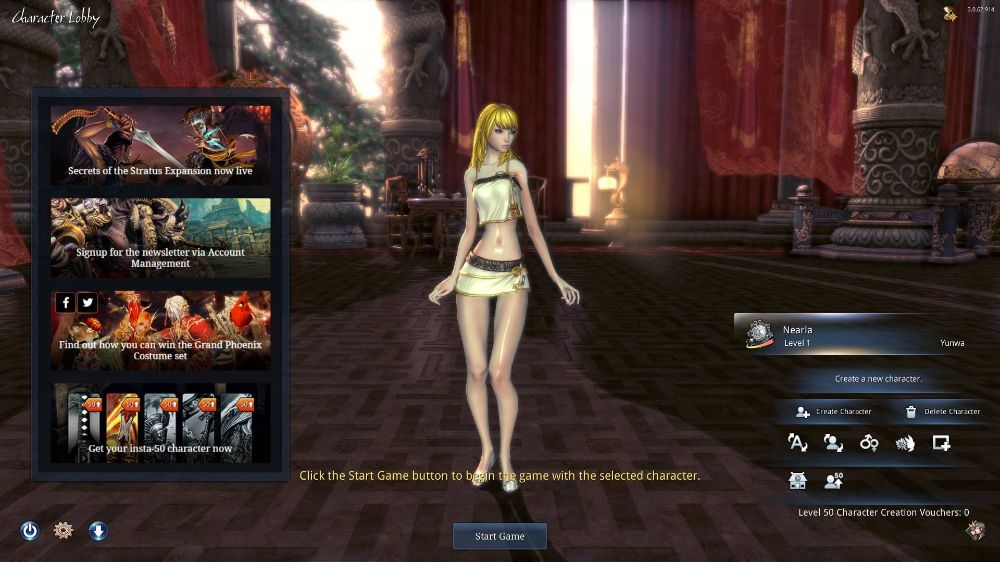Image resolution: width=1000 pixels, height=562 pixels.
Task: Open settings via the gear icon
Action: [x=63, y=531]
